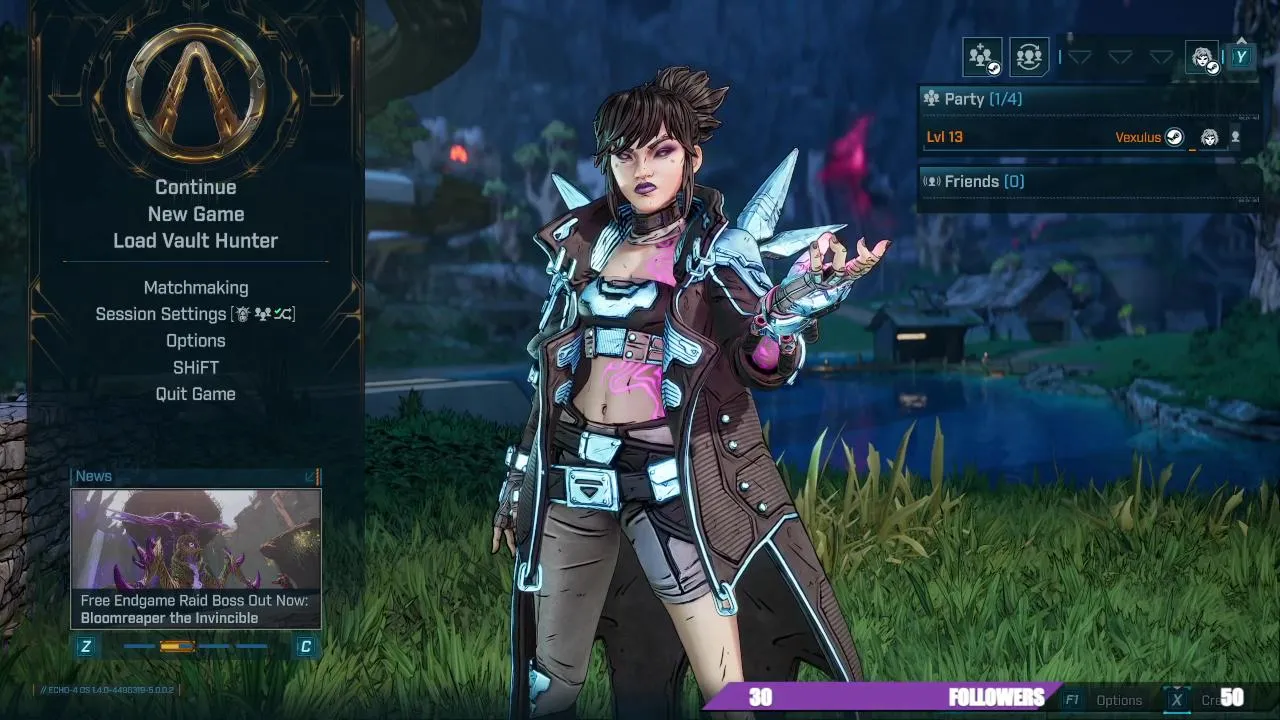This screenshot has width=1280, height=720.
Task: Open the Options menu entry
Action: [196, 341]
